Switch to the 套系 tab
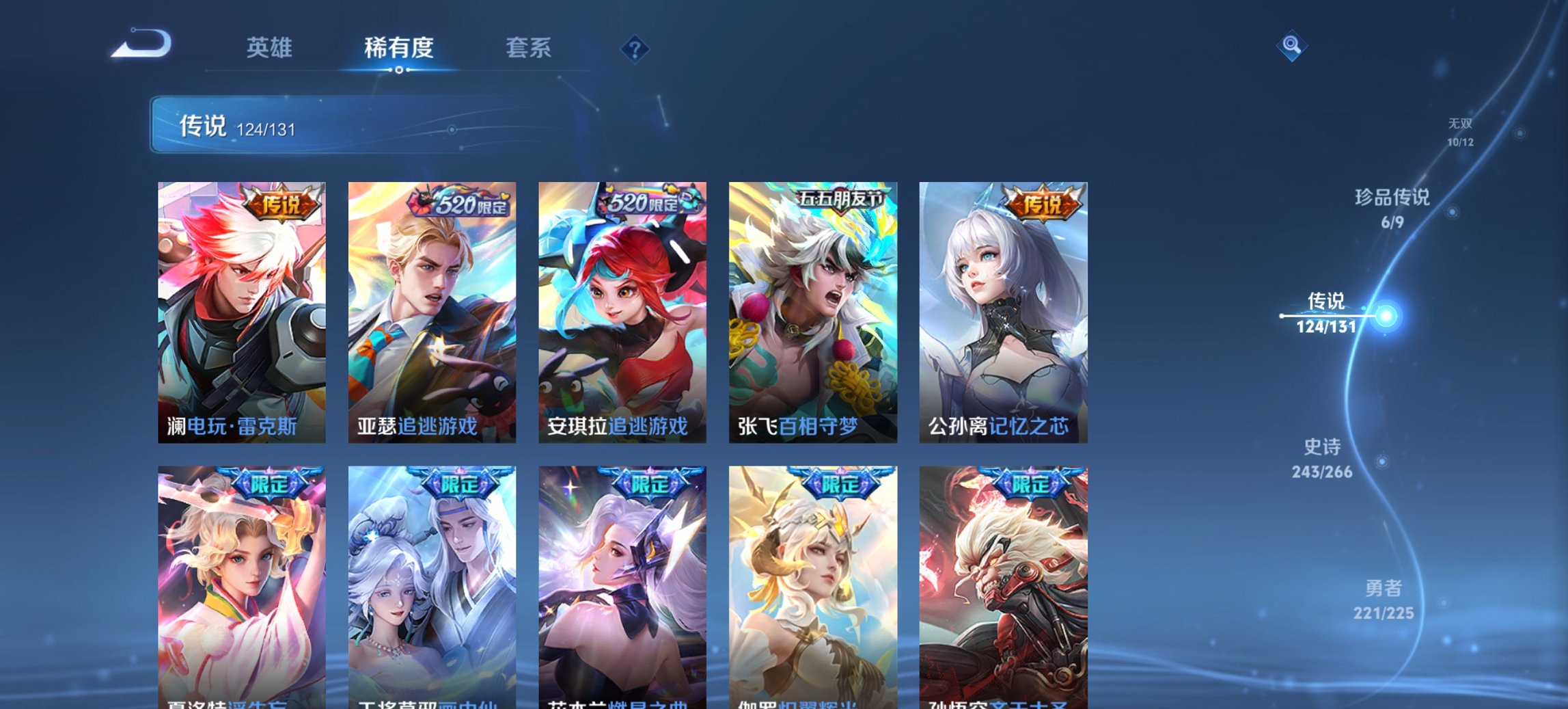 pos(527,48)
